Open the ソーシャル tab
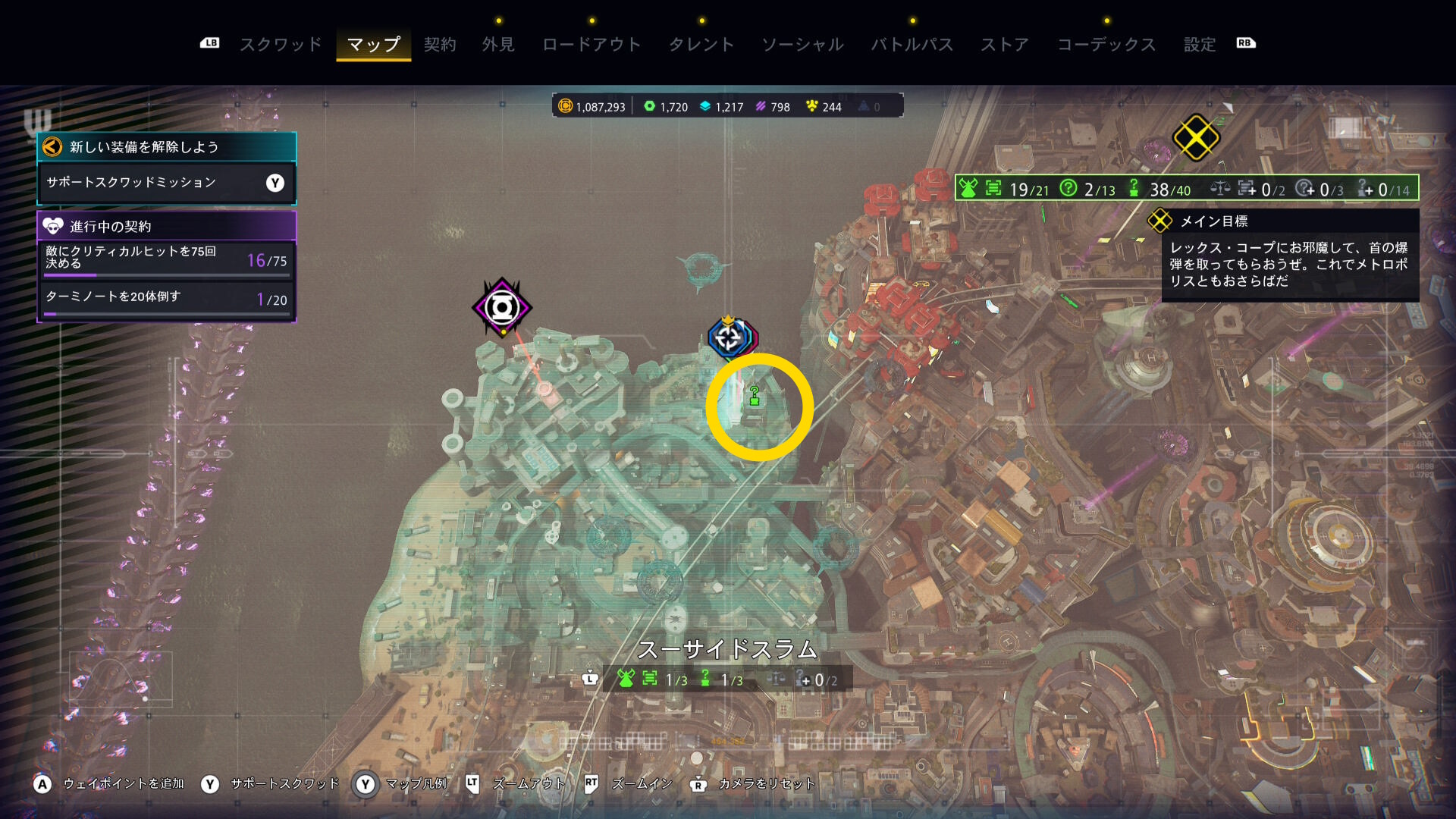Viewport: 1456px width, 819px height. (802, 45)
